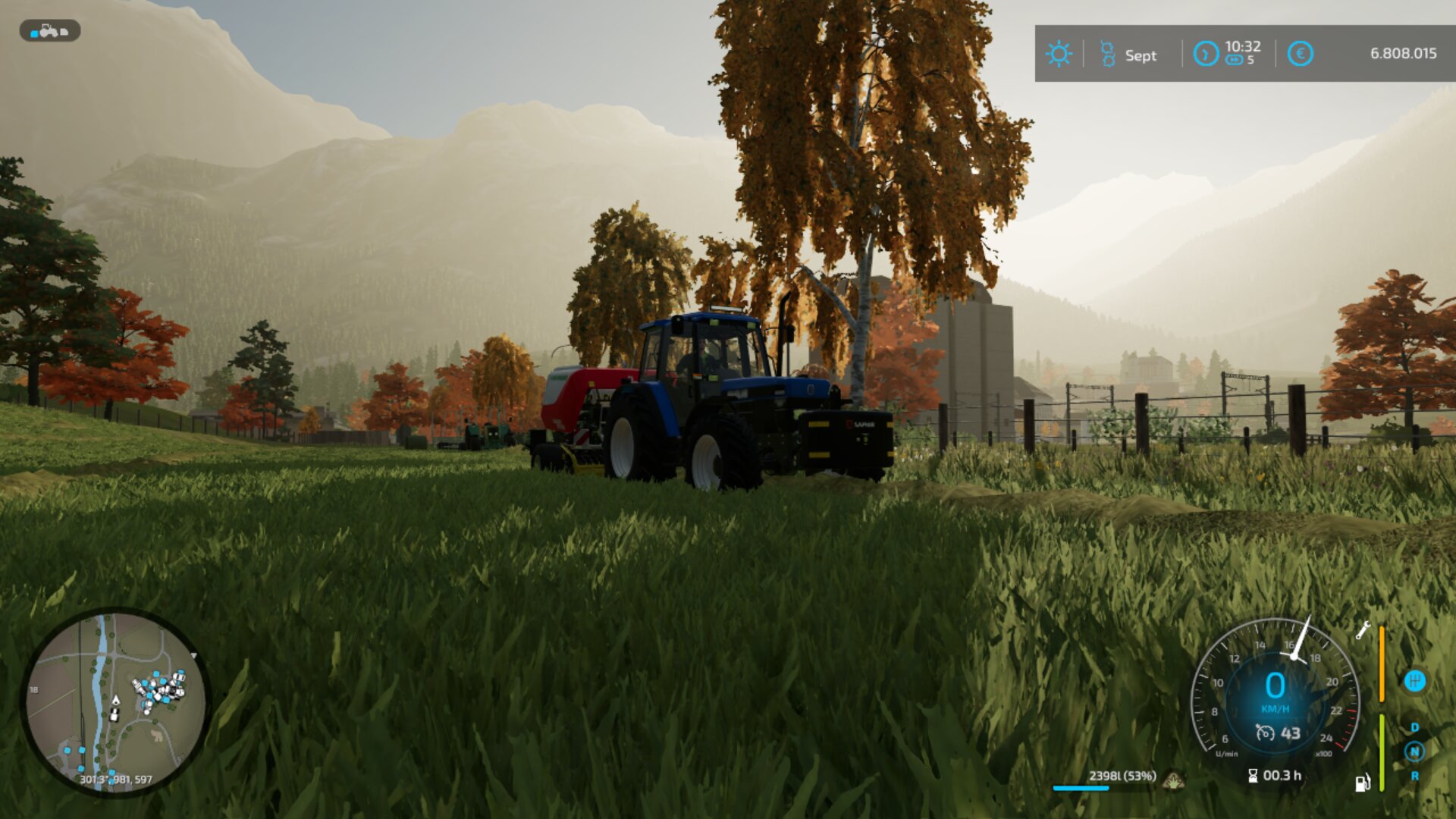This screenshot has width=1456, height=819.
Task: Select the fuel pump icon
Action: (x=1362, y=783)
